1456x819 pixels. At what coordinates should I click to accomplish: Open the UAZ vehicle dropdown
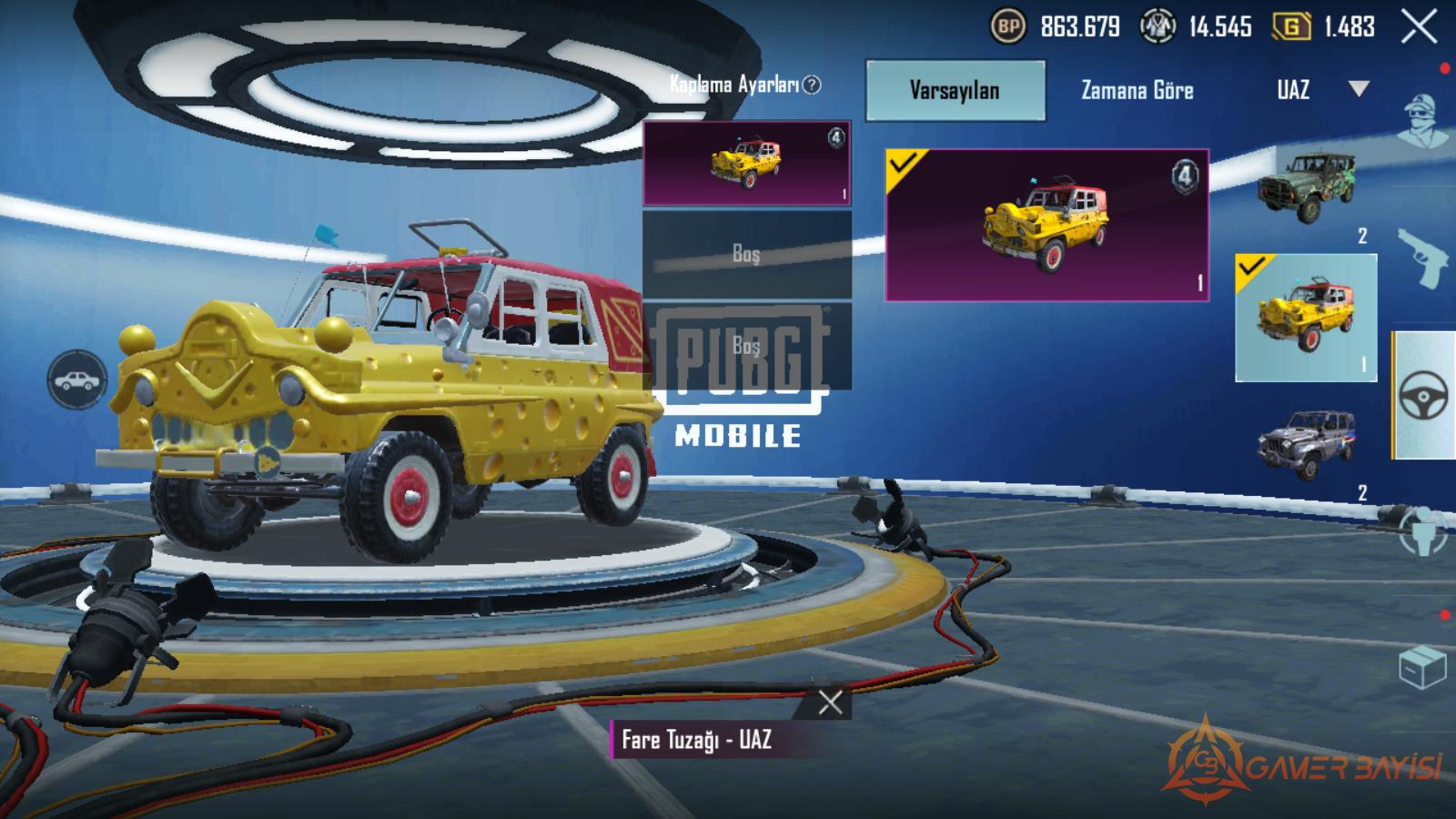coord(1319,89)
